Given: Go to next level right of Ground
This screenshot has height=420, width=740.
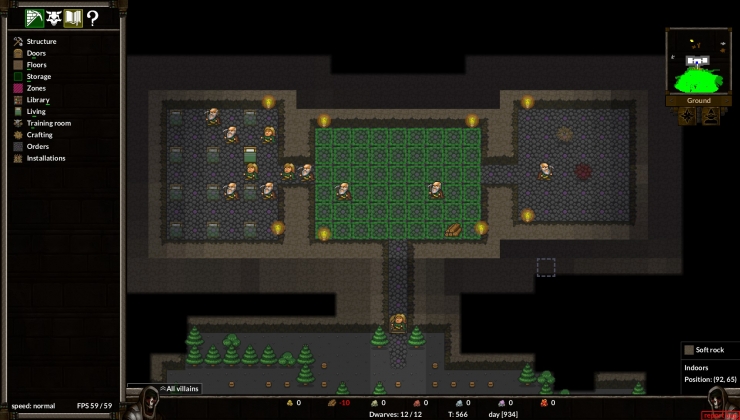Looking at the screenshot, I should (x=728, y=101).
